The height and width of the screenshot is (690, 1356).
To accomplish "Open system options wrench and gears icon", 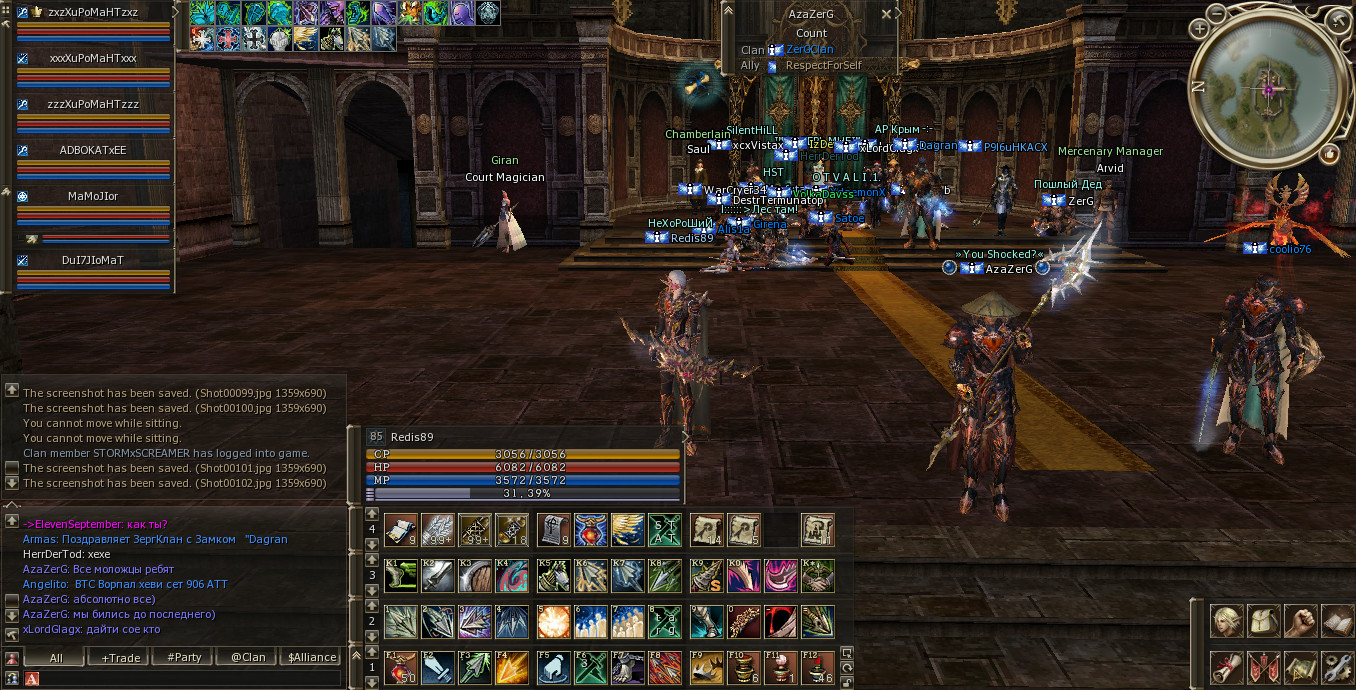I will pos(1337,666).
